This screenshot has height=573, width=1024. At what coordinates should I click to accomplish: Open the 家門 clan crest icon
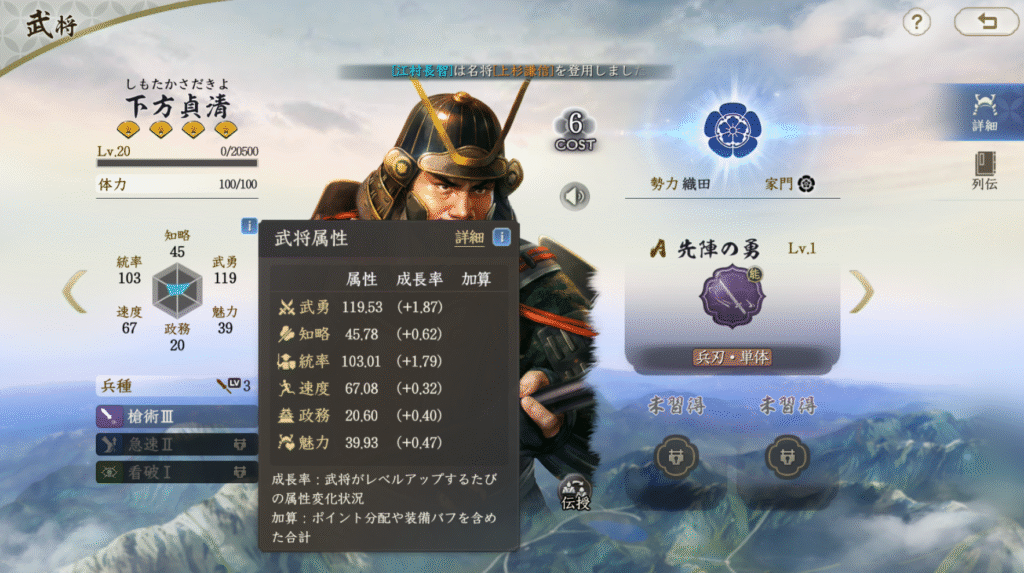coord(806,184)
